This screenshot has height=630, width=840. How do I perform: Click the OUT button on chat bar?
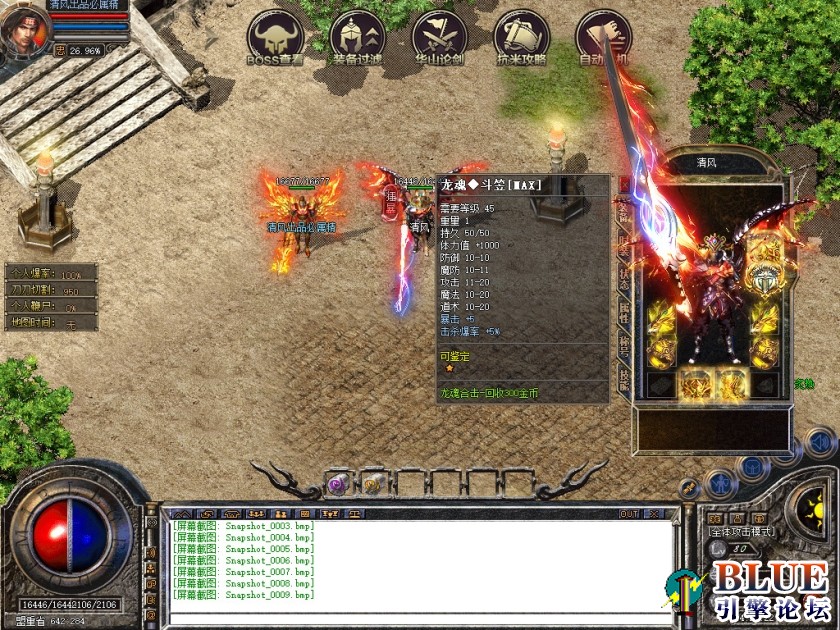pyautogui.click(x=629, y=514)
